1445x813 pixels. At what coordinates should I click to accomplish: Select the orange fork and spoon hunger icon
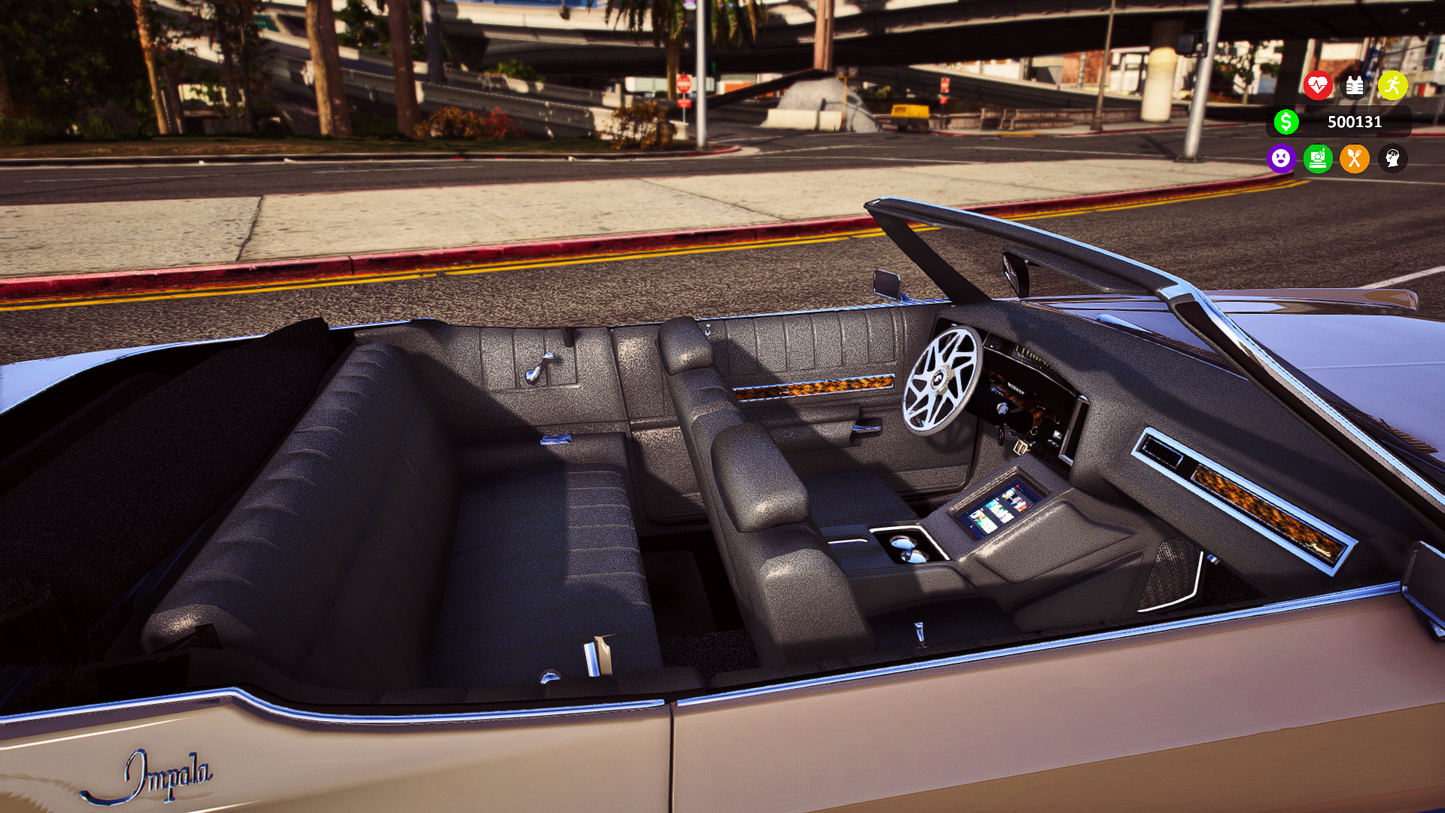click(1355, 158)
